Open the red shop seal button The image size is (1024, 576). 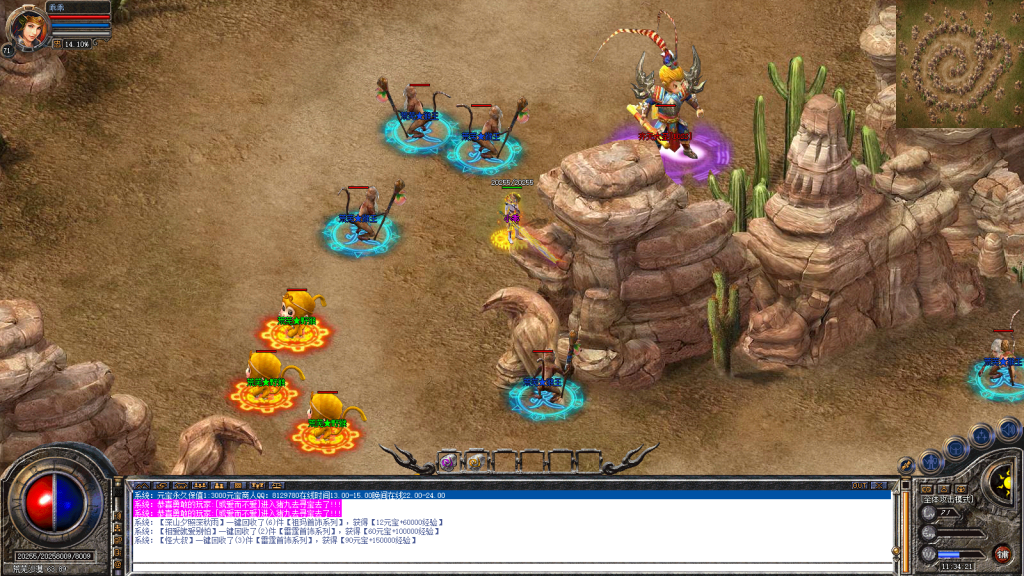tap(1002, 551)
